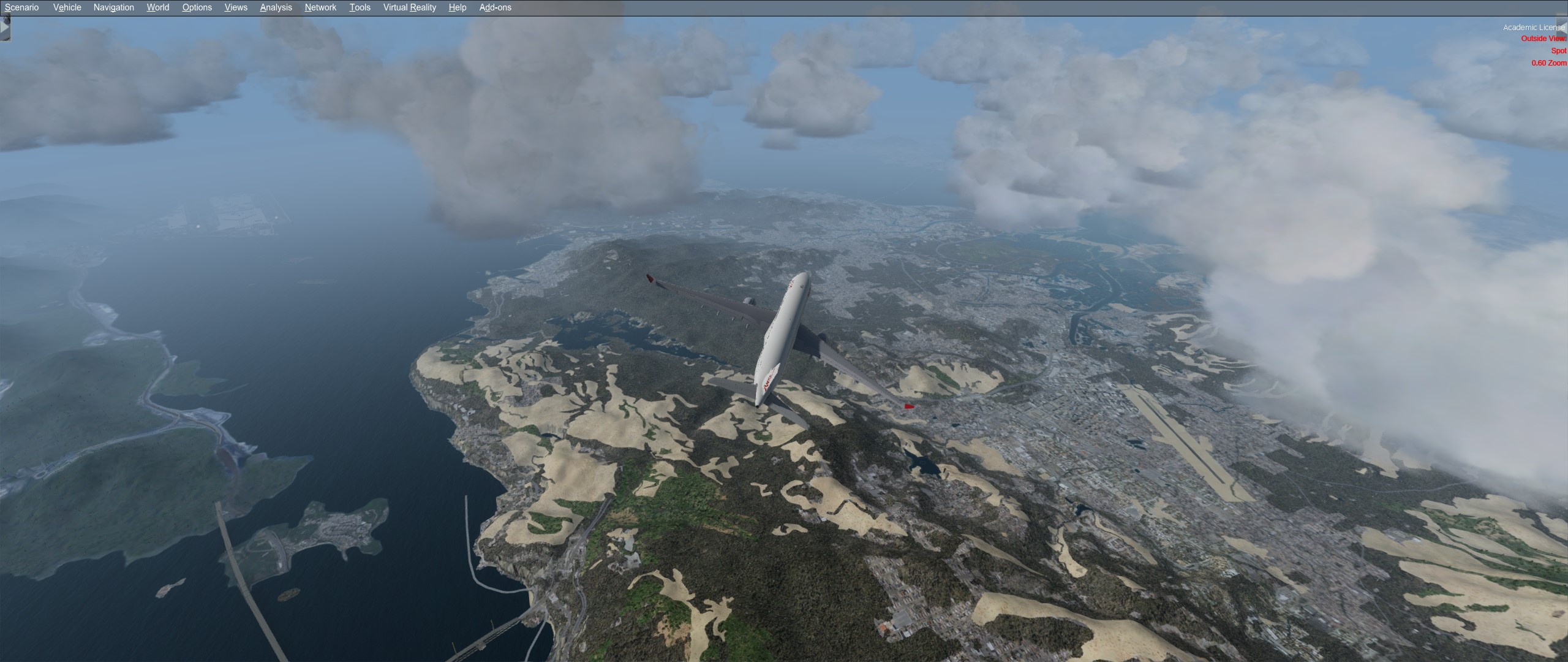Choose the Virtual Reality menu

point(409,7)
